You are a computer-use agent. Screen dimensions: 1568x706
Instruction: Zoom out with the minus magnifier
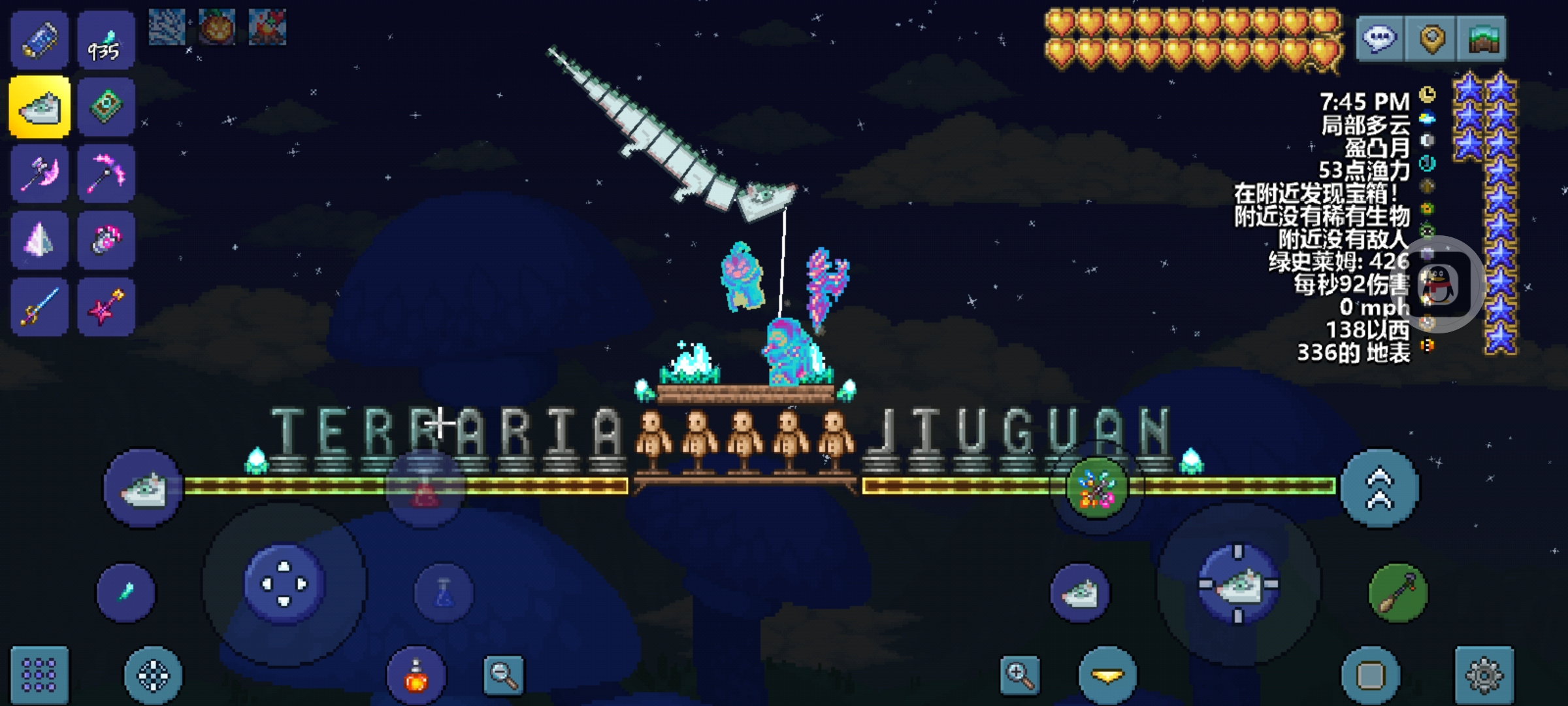504,675
